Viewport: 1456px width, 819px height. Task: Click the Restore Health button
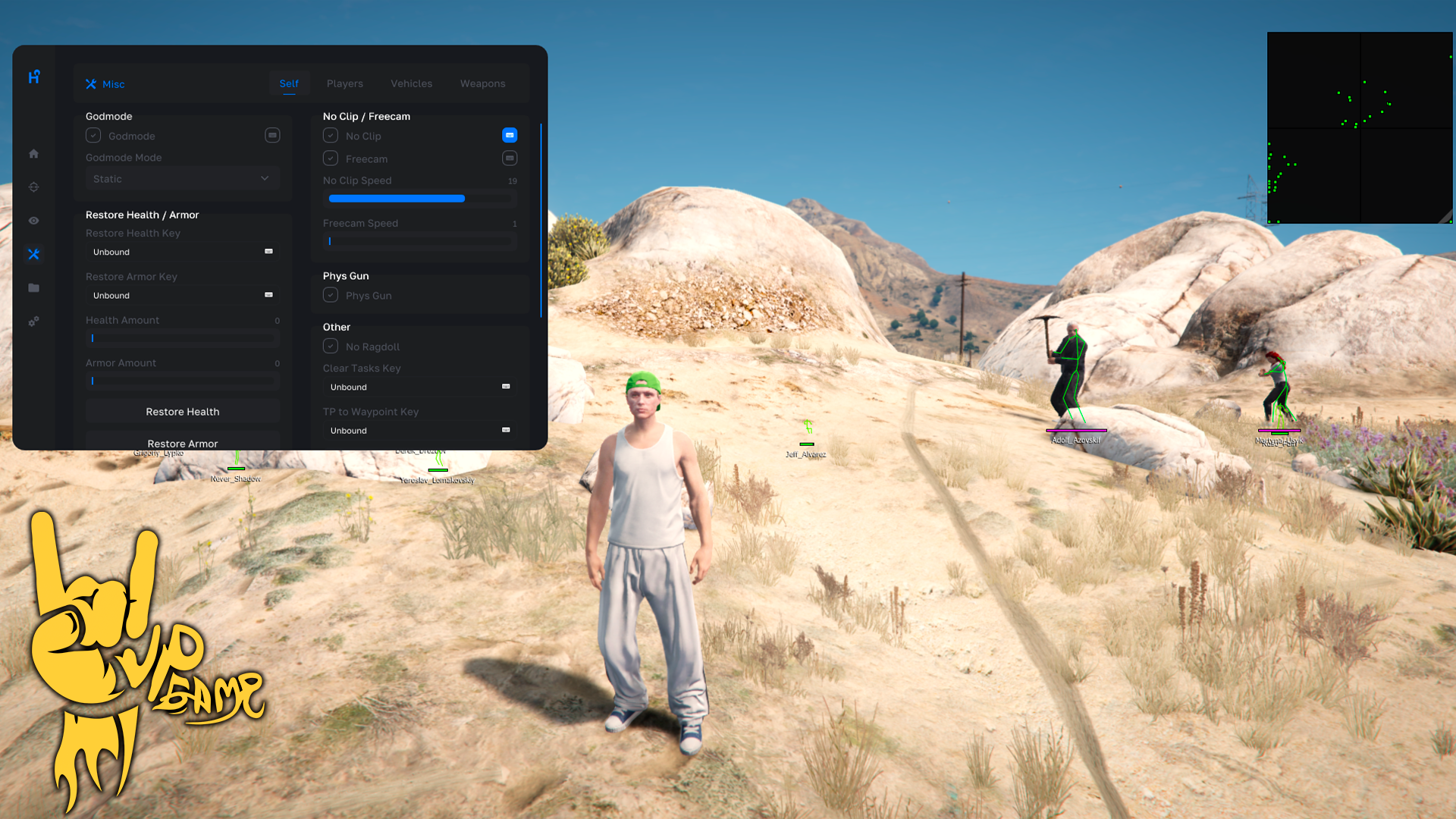click(x=182, y=412)
